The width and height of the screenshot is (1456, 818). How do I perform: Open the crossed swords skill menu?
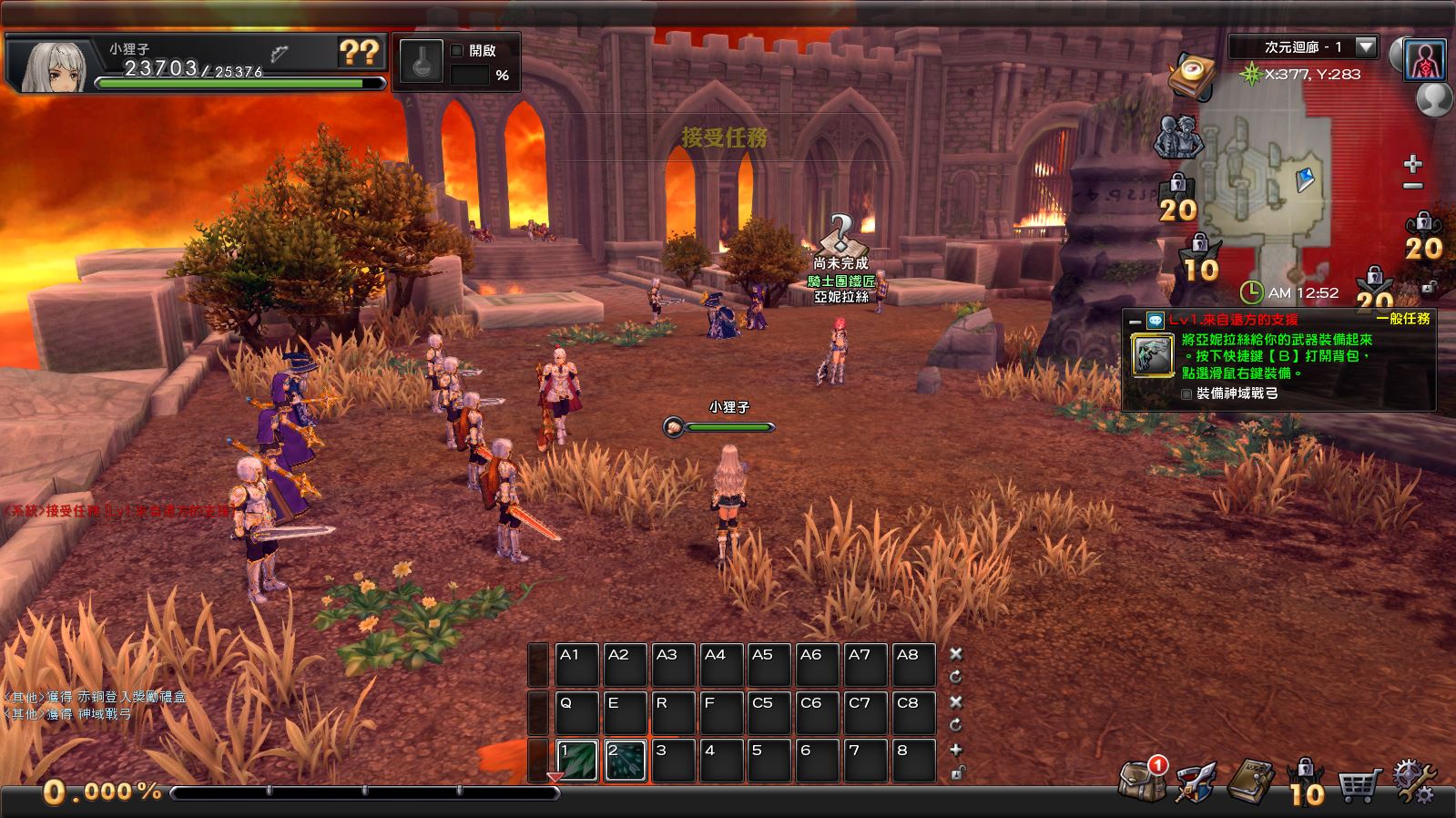click(x=1196, y=782)
